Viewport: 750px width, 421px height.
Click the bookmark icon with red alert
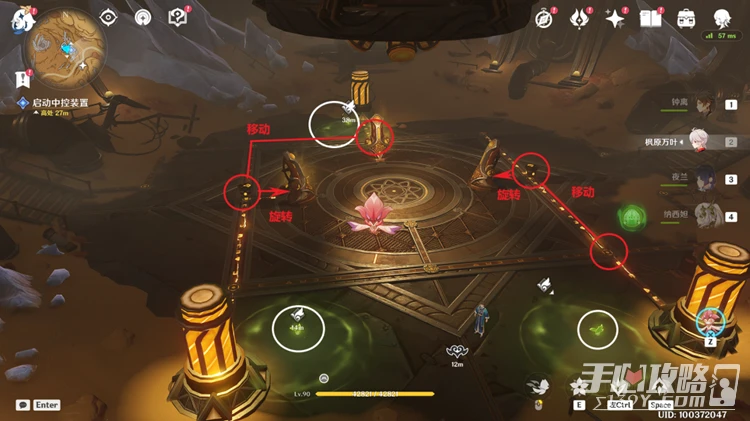point(22,78)
